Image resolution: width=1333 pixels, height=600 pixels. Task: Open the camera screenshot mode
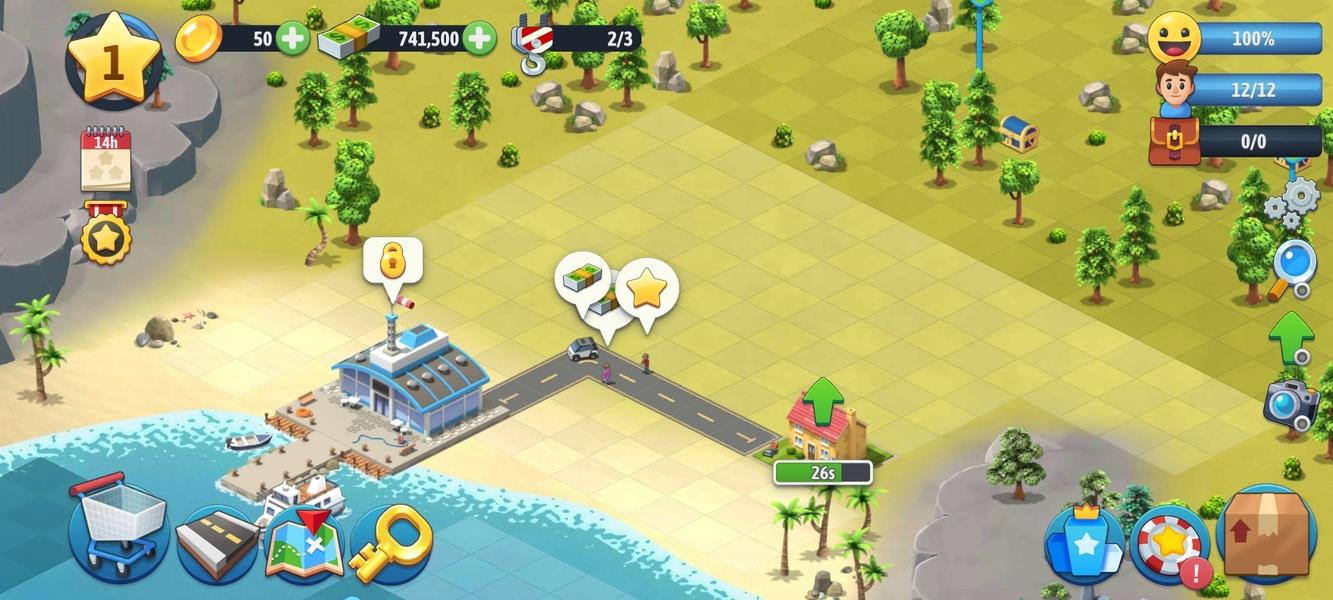pyautogui.click(x=1290, y=402)
